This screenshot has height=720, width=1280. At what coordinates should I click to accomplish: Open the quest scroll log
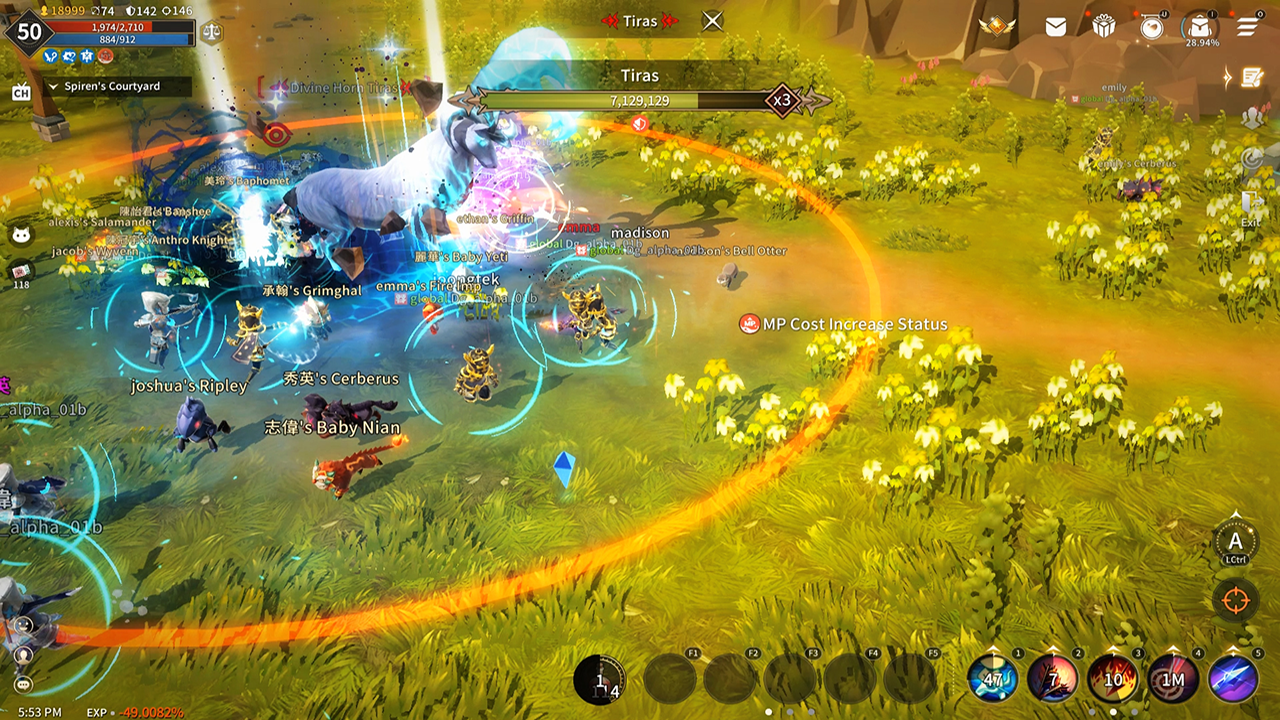(1251, 77)
